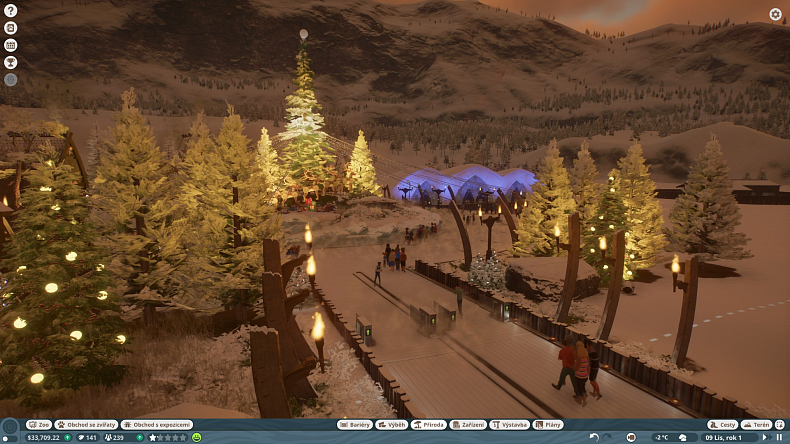Image resolution: width=790 pixels, height=444 pixels.
Task: Open the settings gear icon
Action: tap(775, 14)
